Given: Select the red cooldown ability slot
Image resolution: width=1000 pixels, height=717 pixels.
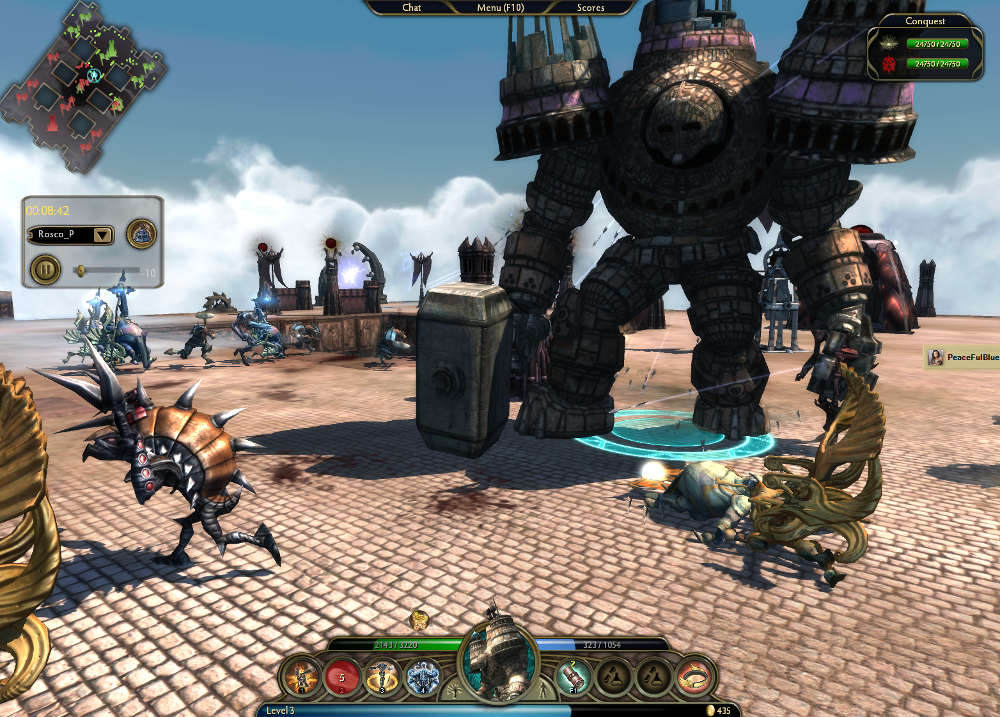Looking at the screenshot, I should (x=341, y=678).
